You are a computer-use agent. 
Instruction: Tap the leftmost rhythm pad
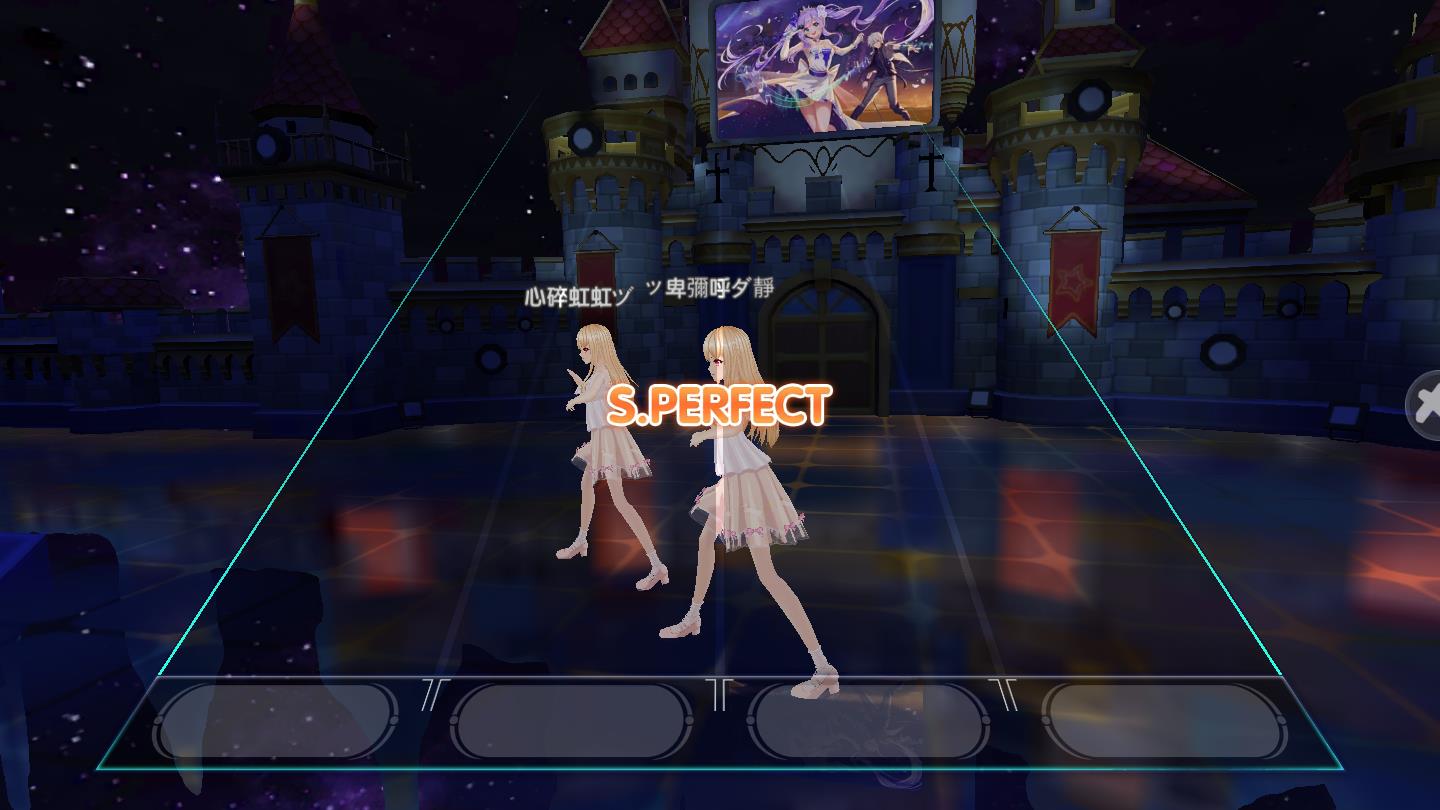[x=277, y=717]
